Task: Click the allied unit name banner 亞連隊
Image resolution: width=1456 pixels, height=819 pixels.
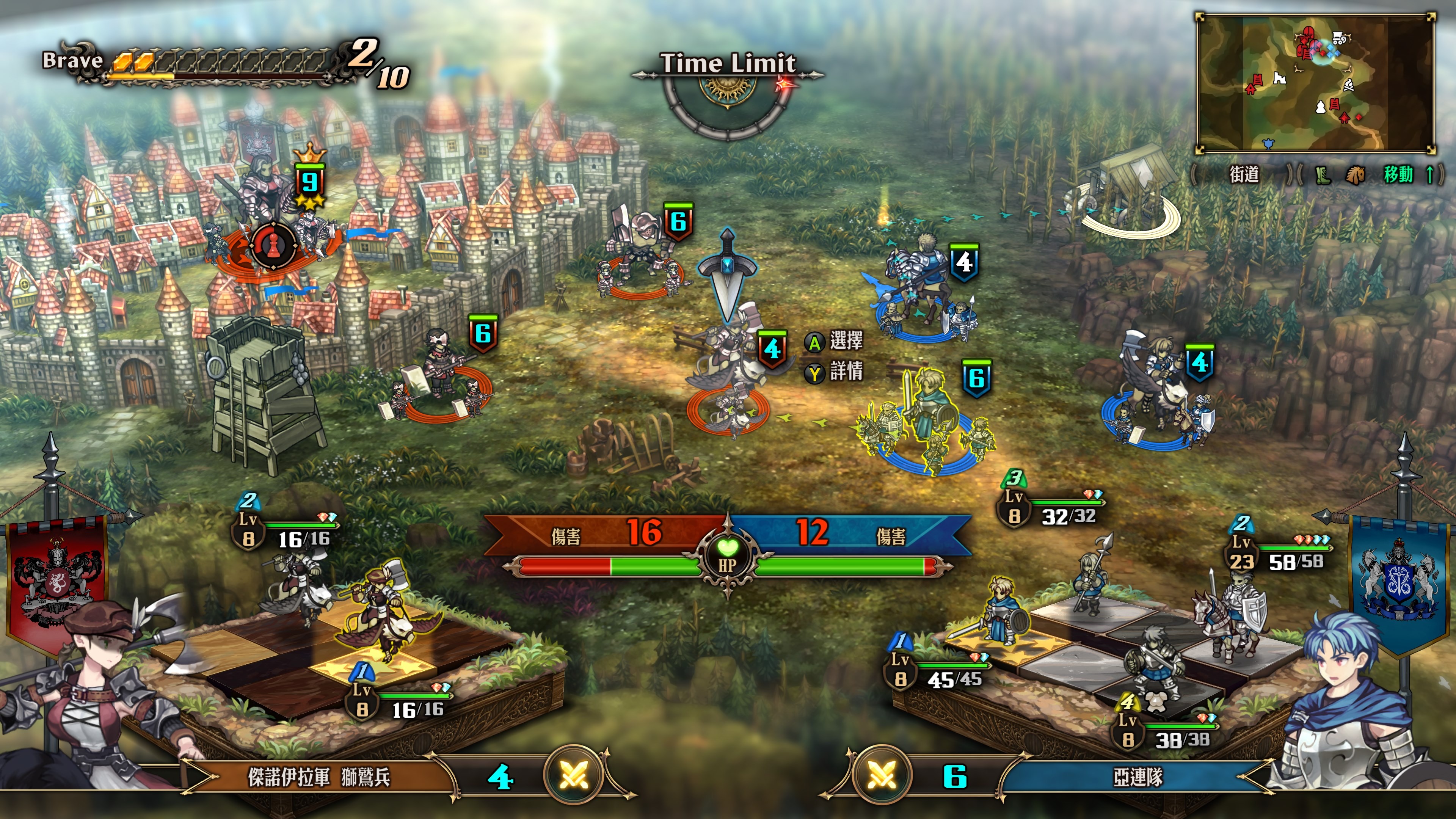Action: (1137, 777)
